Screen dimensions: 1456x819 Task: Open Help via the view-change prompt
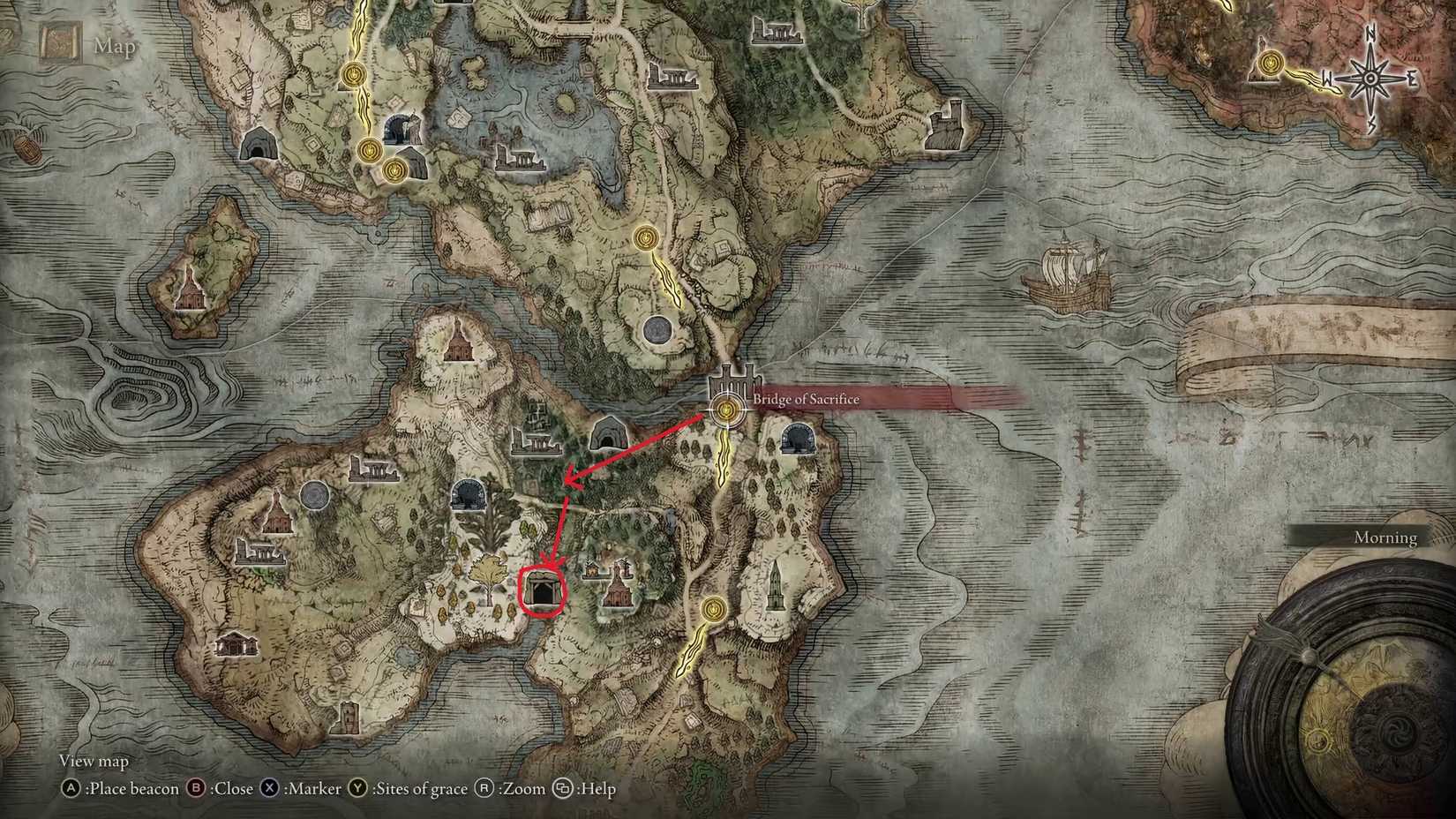(x=562, y=789)
